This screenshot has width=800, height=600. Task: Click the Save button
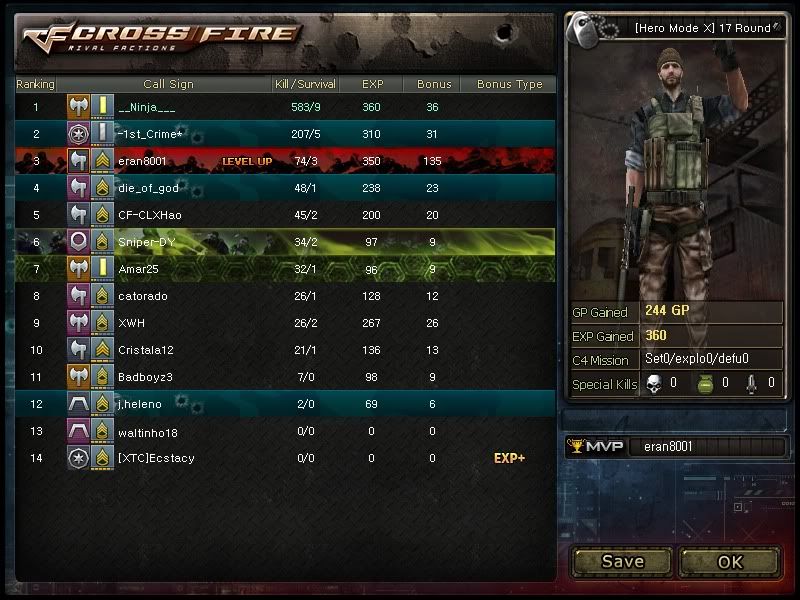coord(622,562)
